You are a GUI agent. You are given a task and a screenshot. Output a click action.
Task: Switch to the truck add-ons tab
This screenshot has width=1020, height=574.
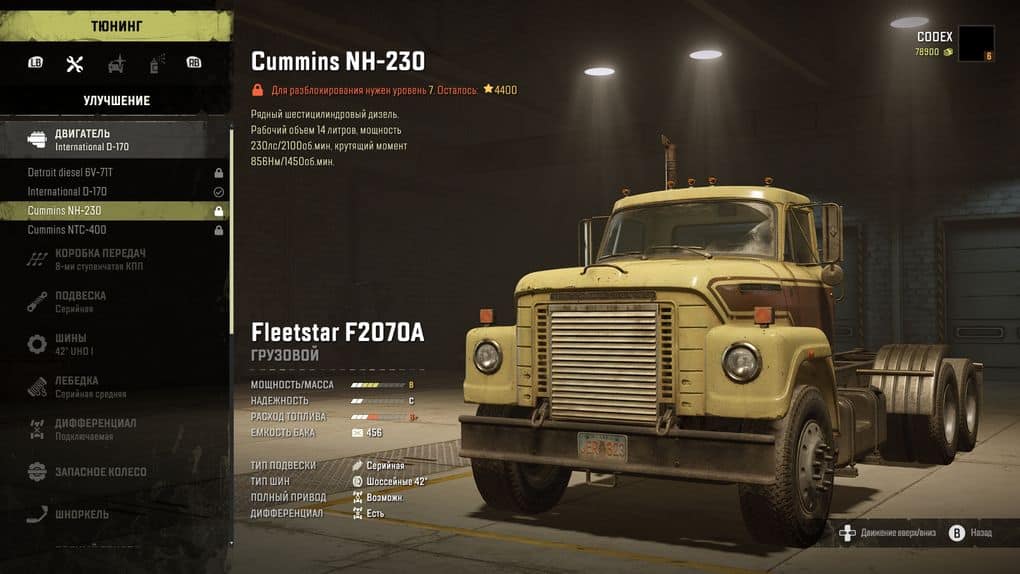click(x=116, y=64)
